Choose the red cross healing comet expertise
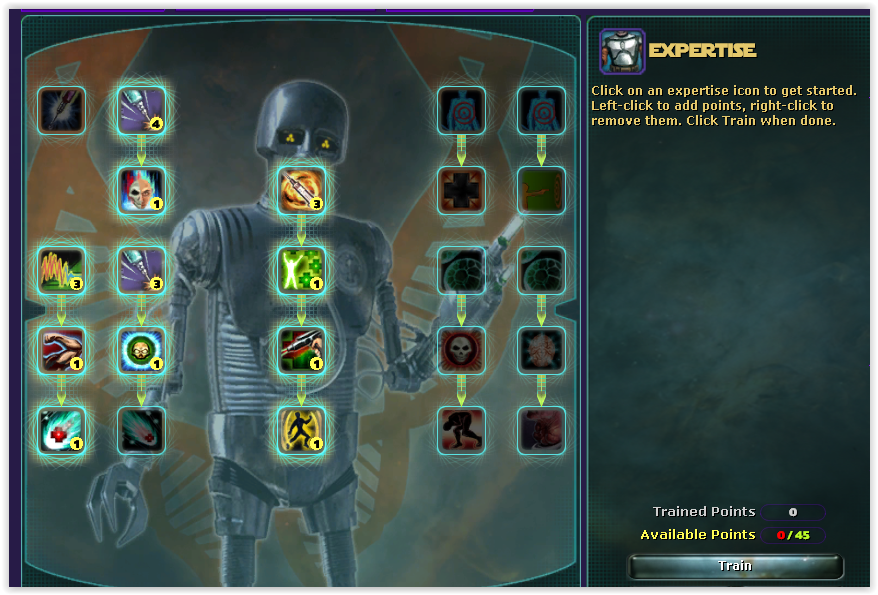Image resolution: width=878 pixels, height=595 pixels. click(x=61, y=430)
